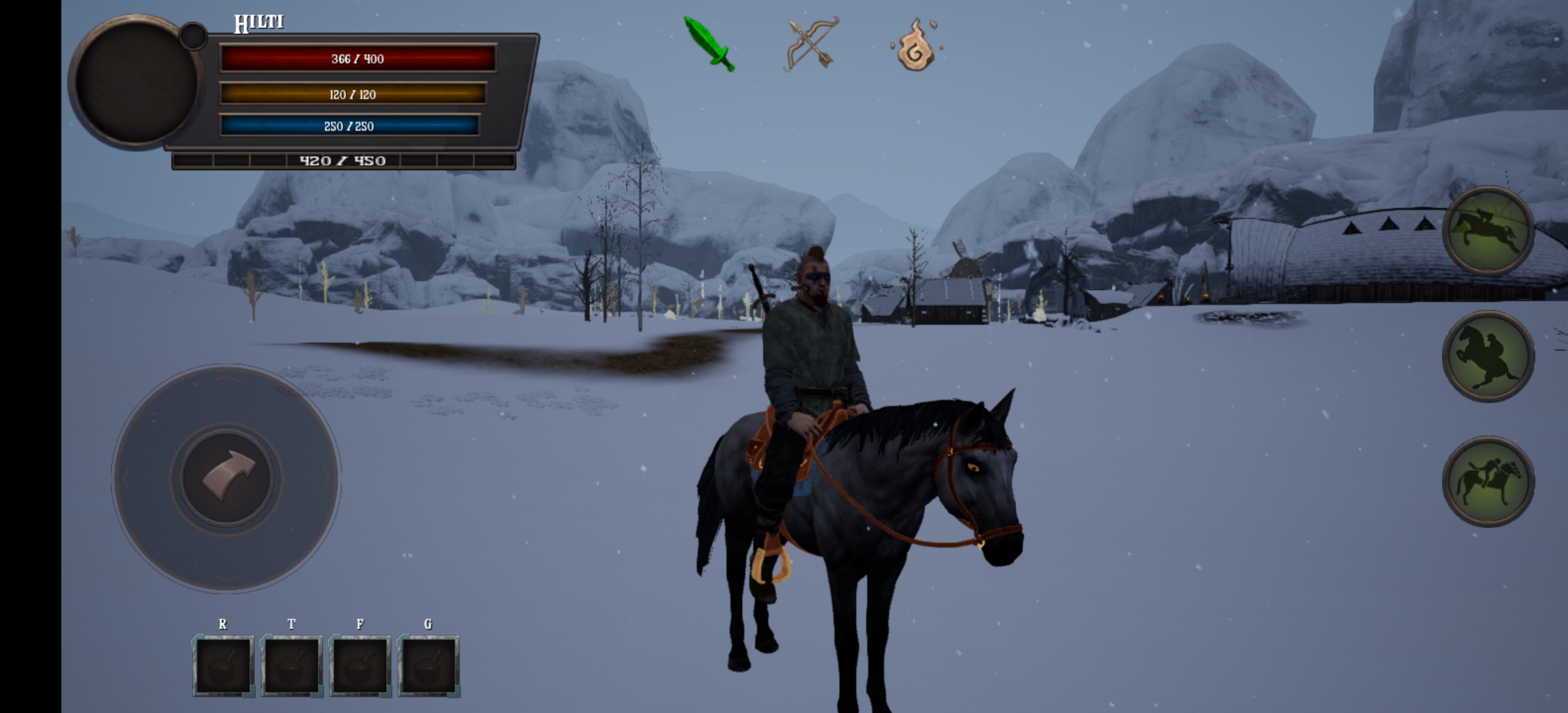
Task: Activate the rearing horse action button
Action: point(1488,357)
